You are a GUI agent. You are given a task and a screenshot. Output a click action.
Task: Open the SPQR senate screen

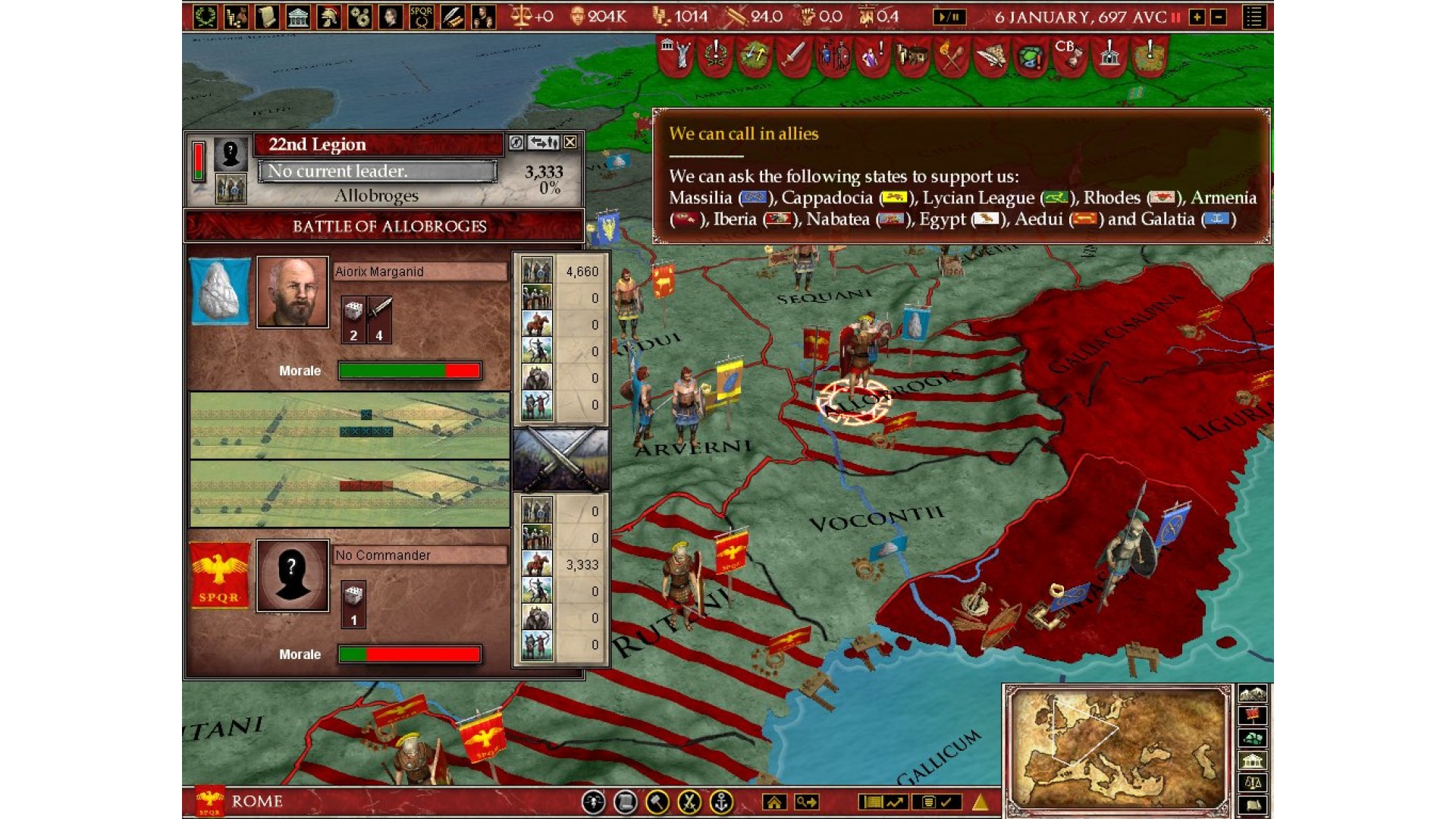pyautogui.click(x=421, y=16)
